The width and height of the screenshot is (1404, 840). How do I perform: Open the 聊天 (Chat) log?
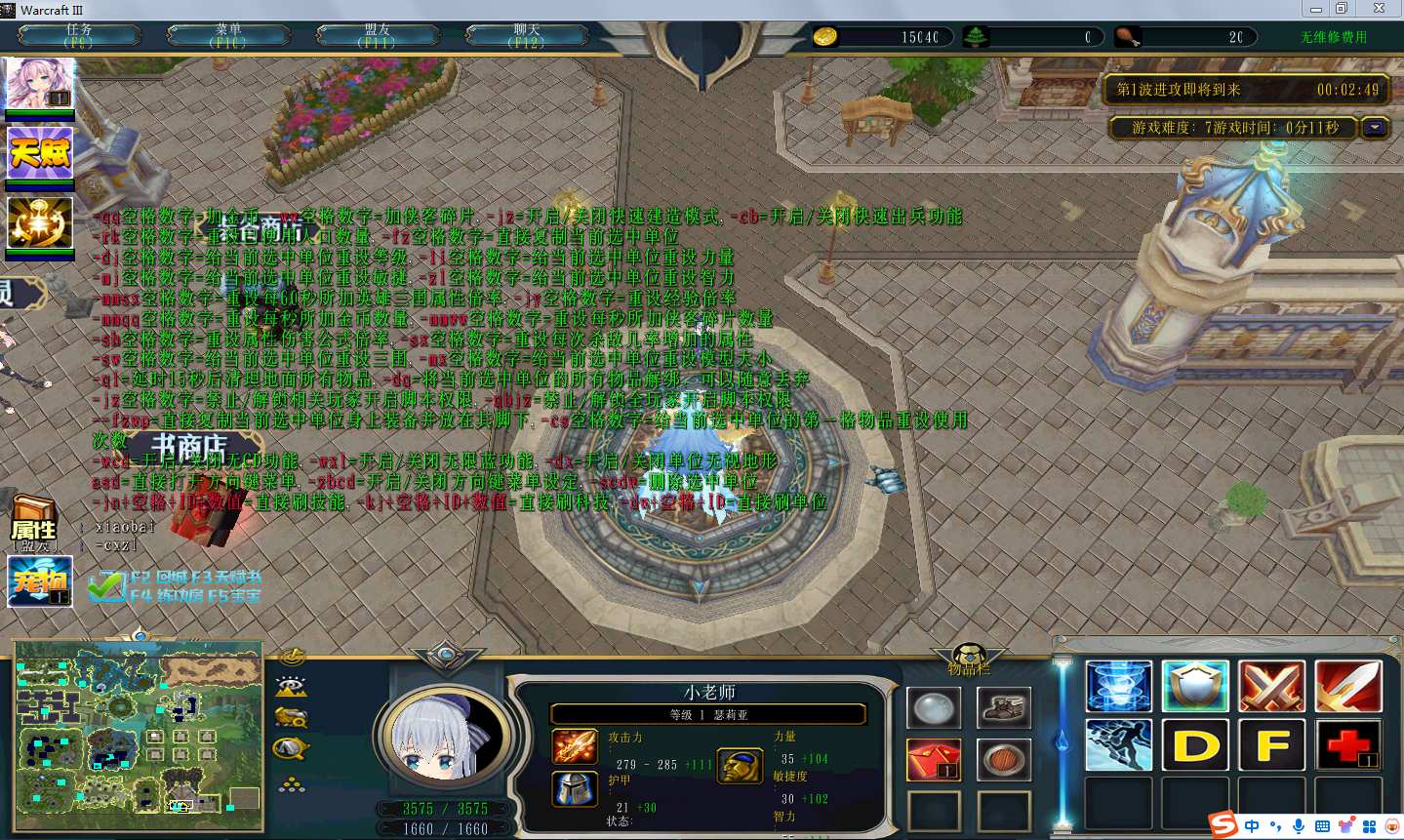(x=527, y=36)
